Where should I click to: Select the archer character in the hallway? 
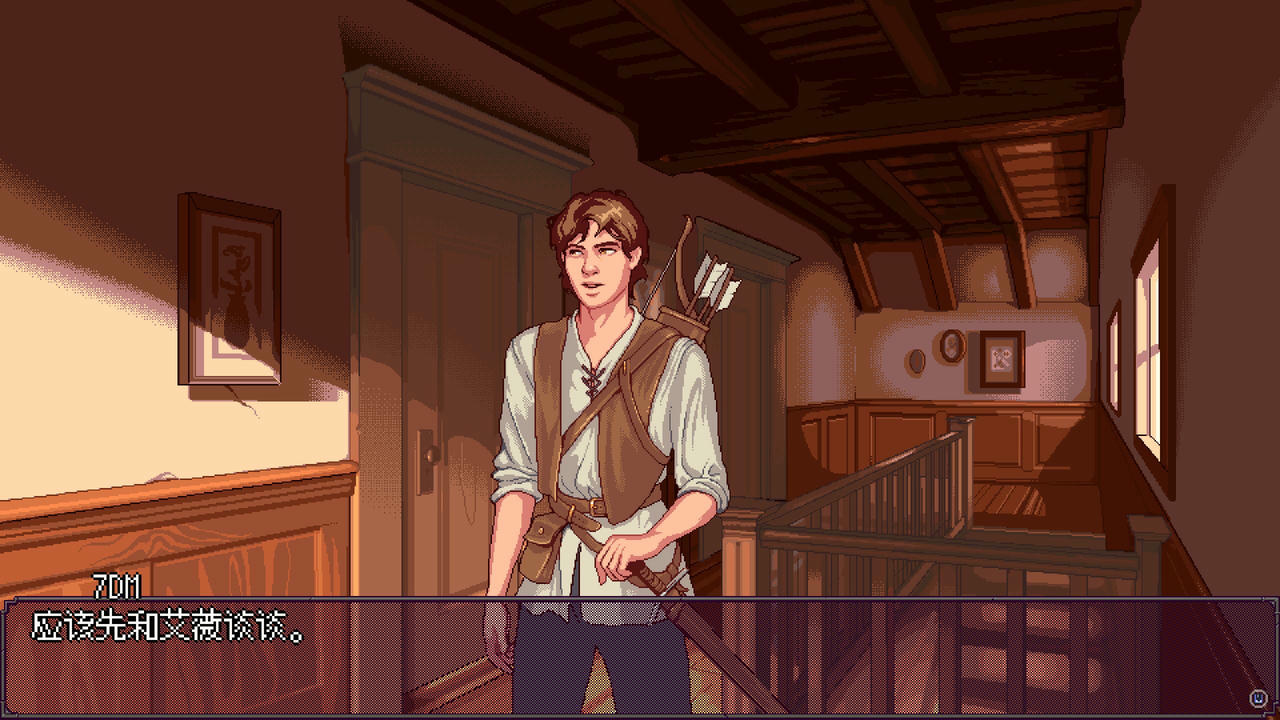[600, 420]
